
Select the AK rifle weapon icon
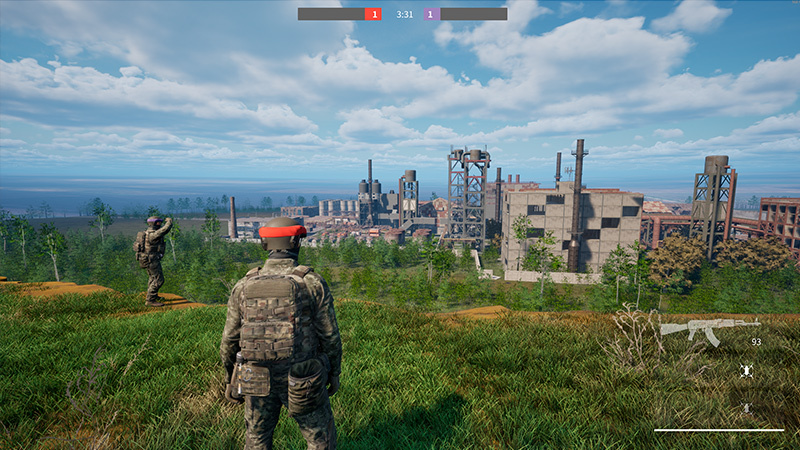(x=709, y=329)
